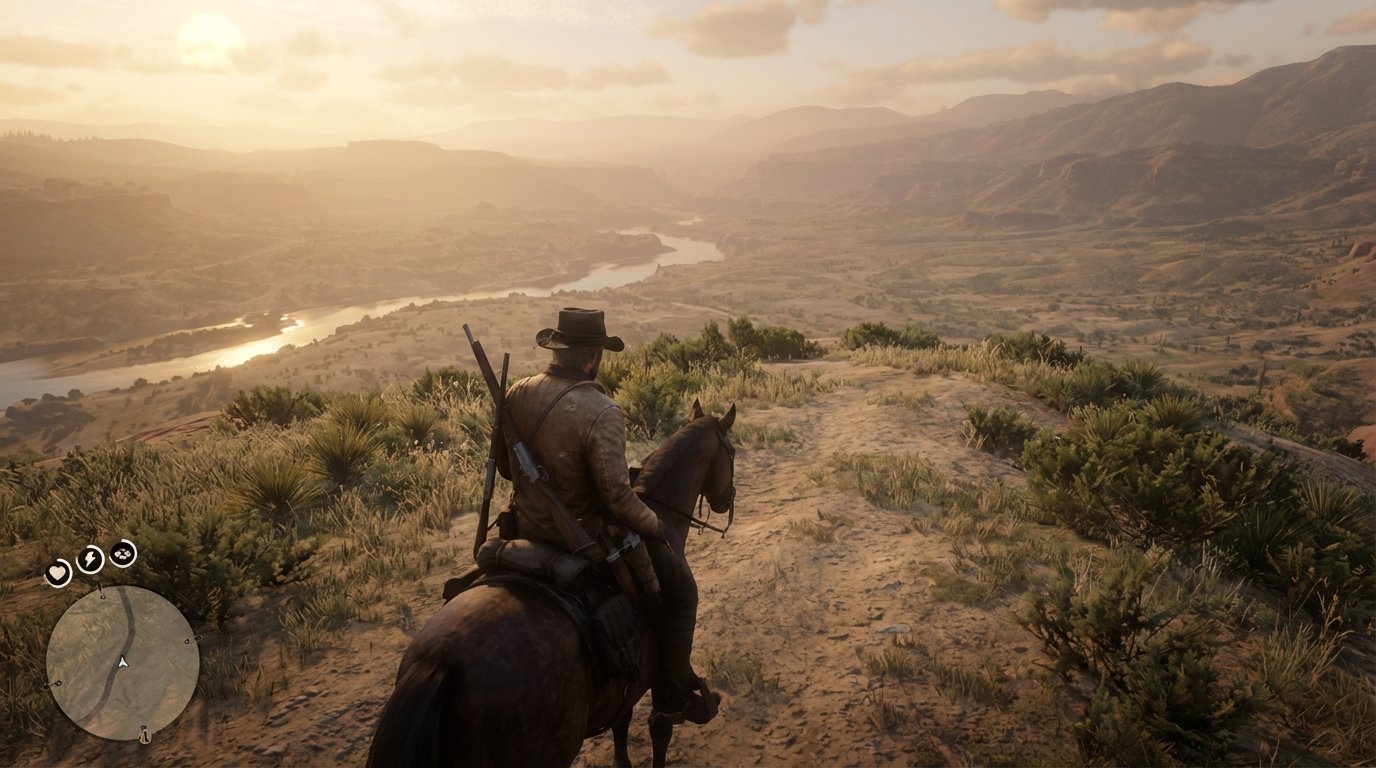Click the health core heart icon
The image size is (1376, 768).
pyautogui.click(x=58, y=573)
